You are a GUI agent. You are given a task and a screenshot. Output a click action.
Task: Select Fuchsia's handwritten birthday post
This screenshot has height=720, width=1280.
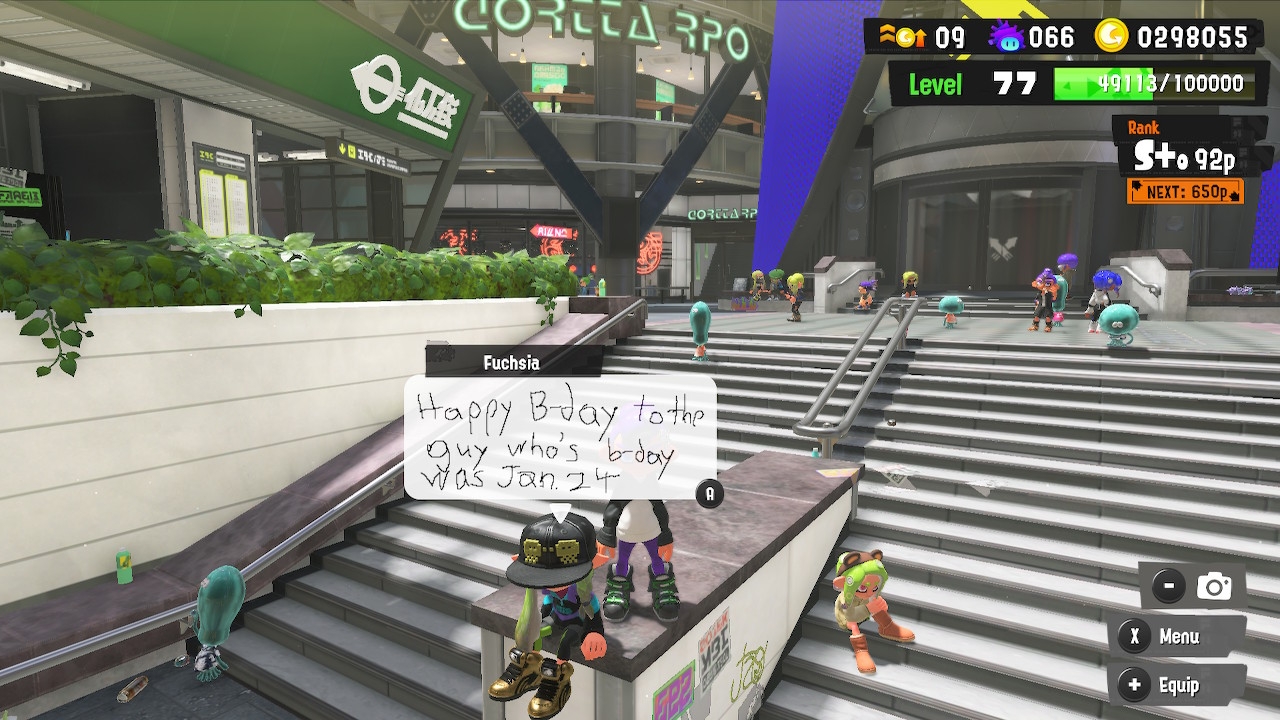tap(560, 438)
